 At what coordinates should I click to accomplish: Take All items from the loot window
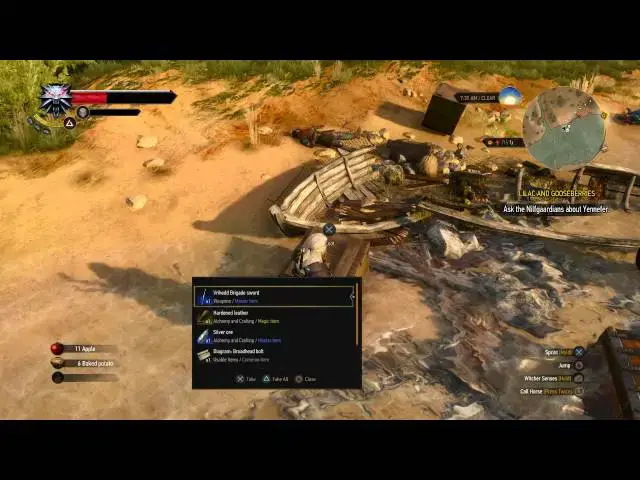[277, 379]
